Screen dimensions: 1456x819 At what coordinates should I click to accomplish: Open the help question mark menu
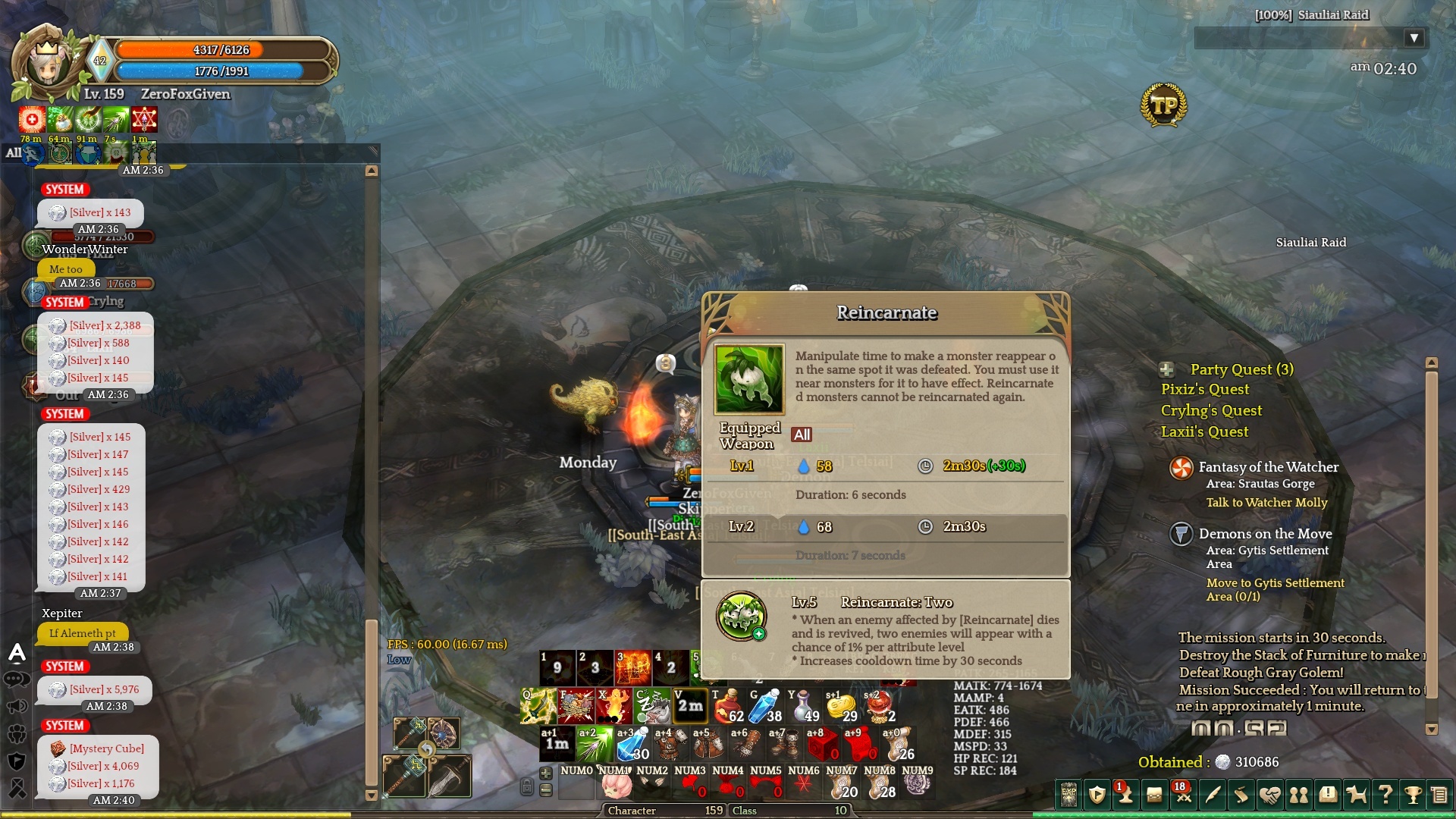coord(1385,795)
